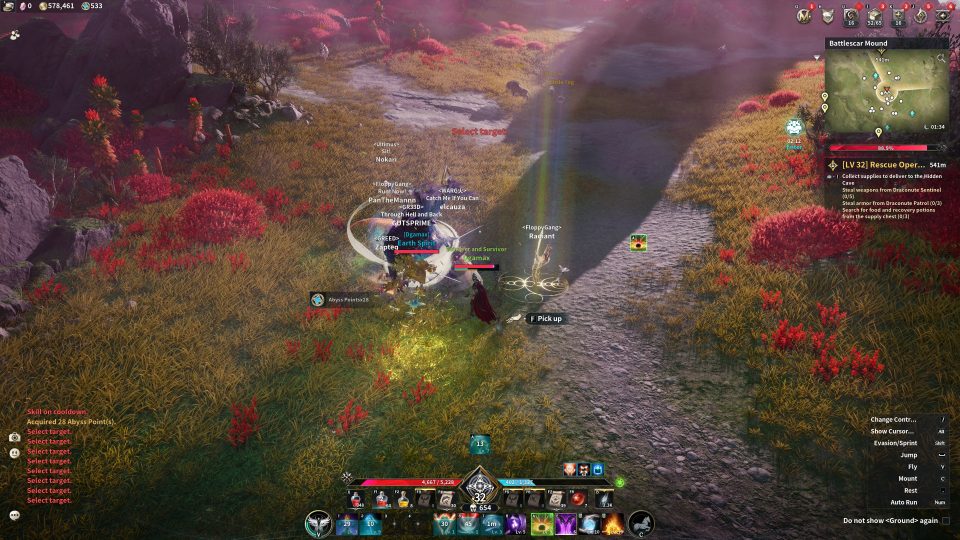960x540 pixels.
Task: Activate the sunflower skill with green border
Action: click(x=542, y=522)
